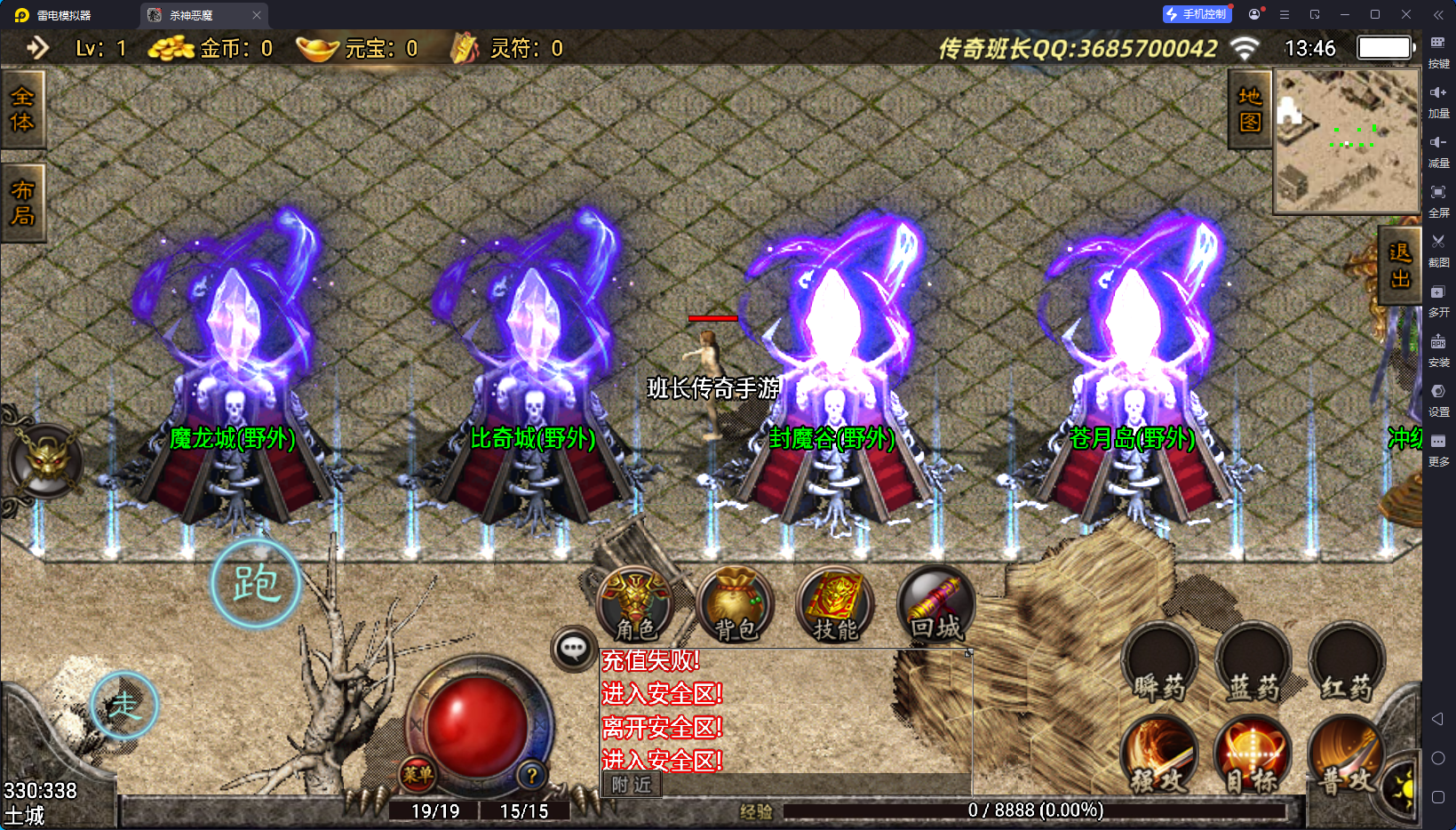Trigger the 普攻 normal attack button
Image resolution: width=1456 pixels, height=830 pixels.
click(1345, 755)
